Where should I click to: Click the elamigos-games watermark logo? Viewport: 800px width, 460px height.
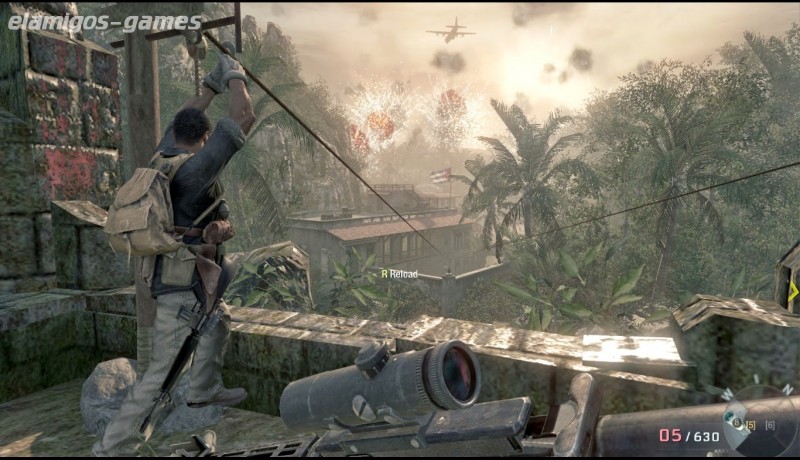click(x=103, y=22)
